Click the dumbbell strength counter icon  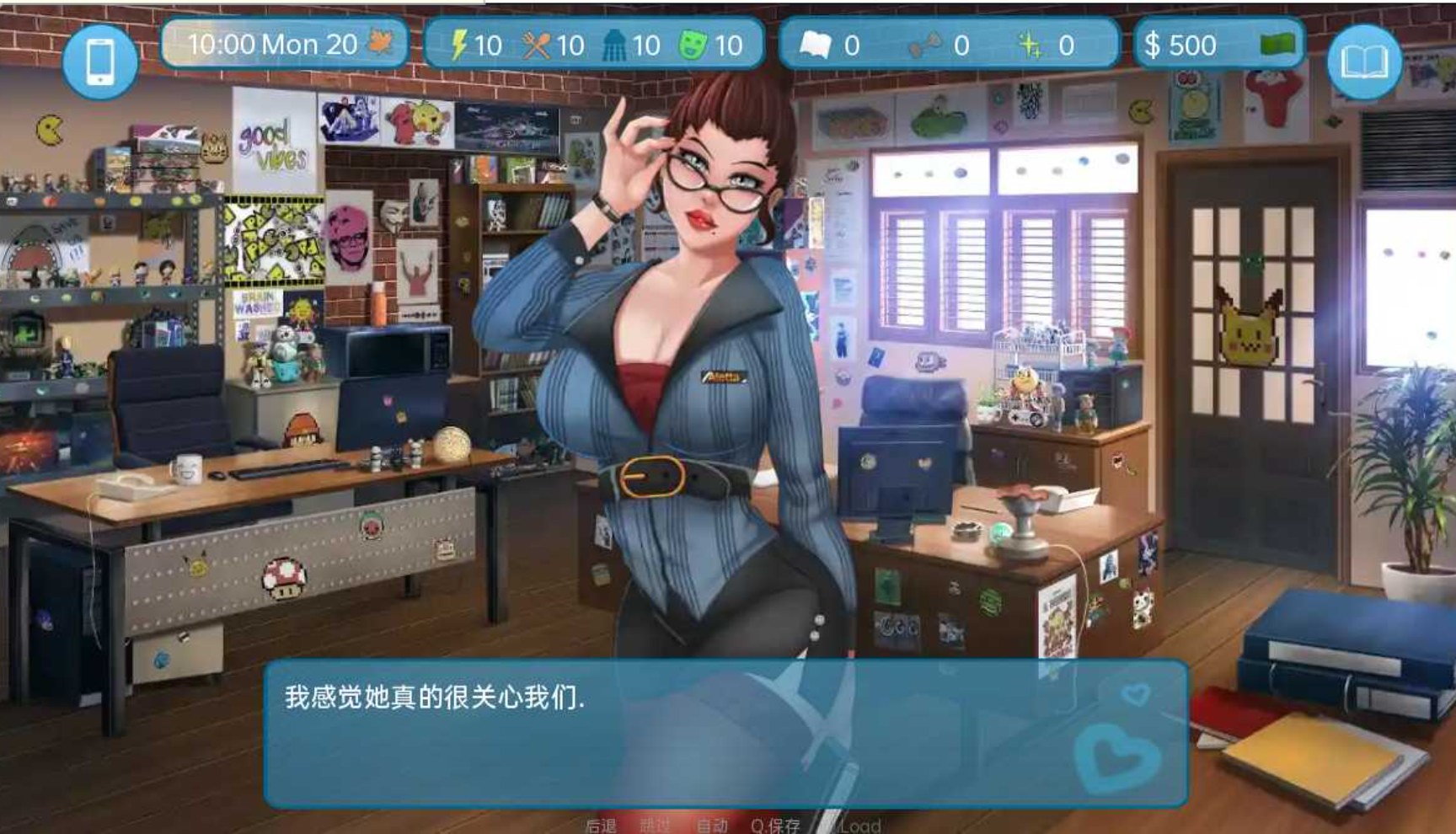pos(923,45)
